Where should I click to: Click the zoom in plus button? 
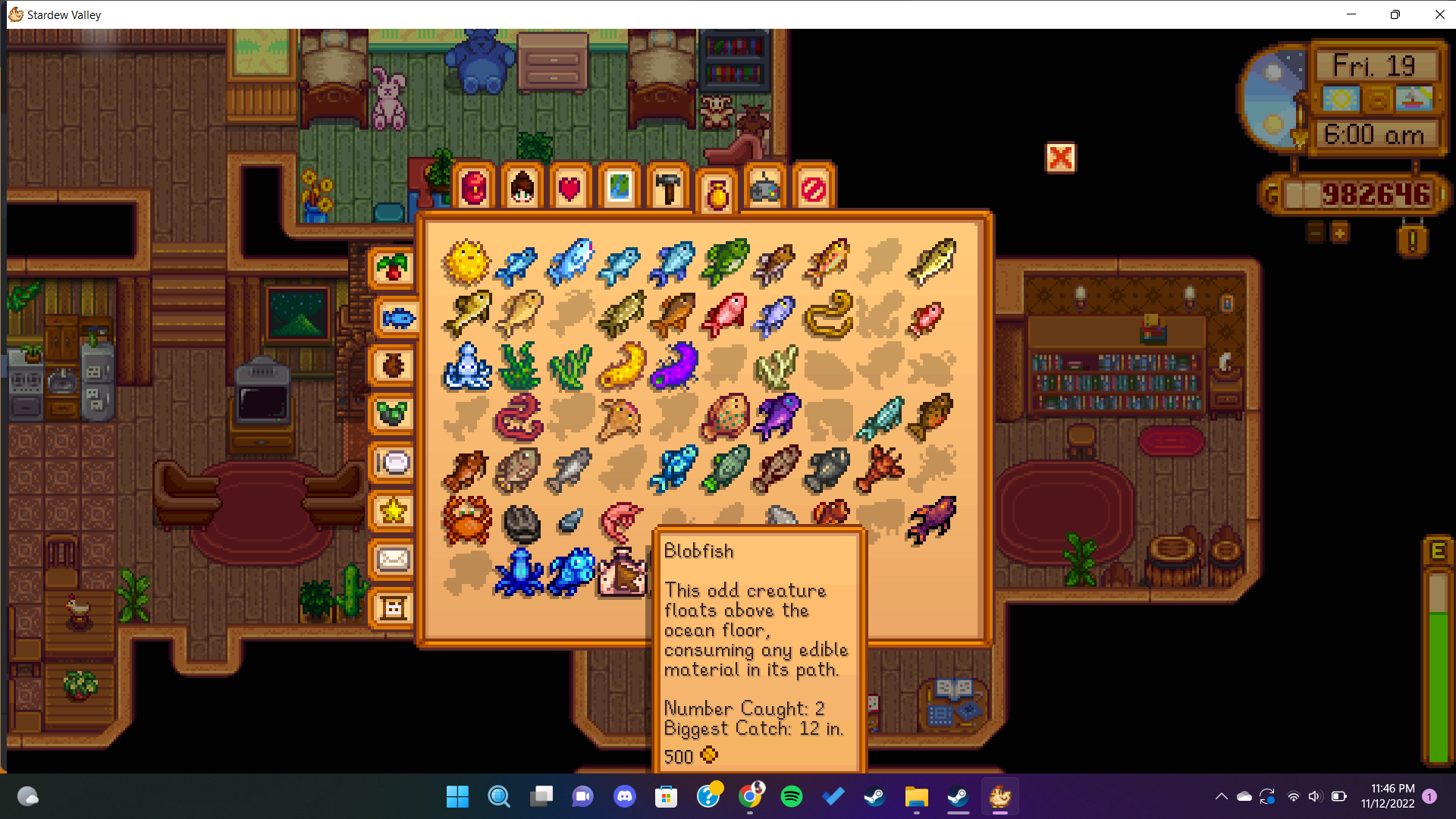coord(1340,232)
